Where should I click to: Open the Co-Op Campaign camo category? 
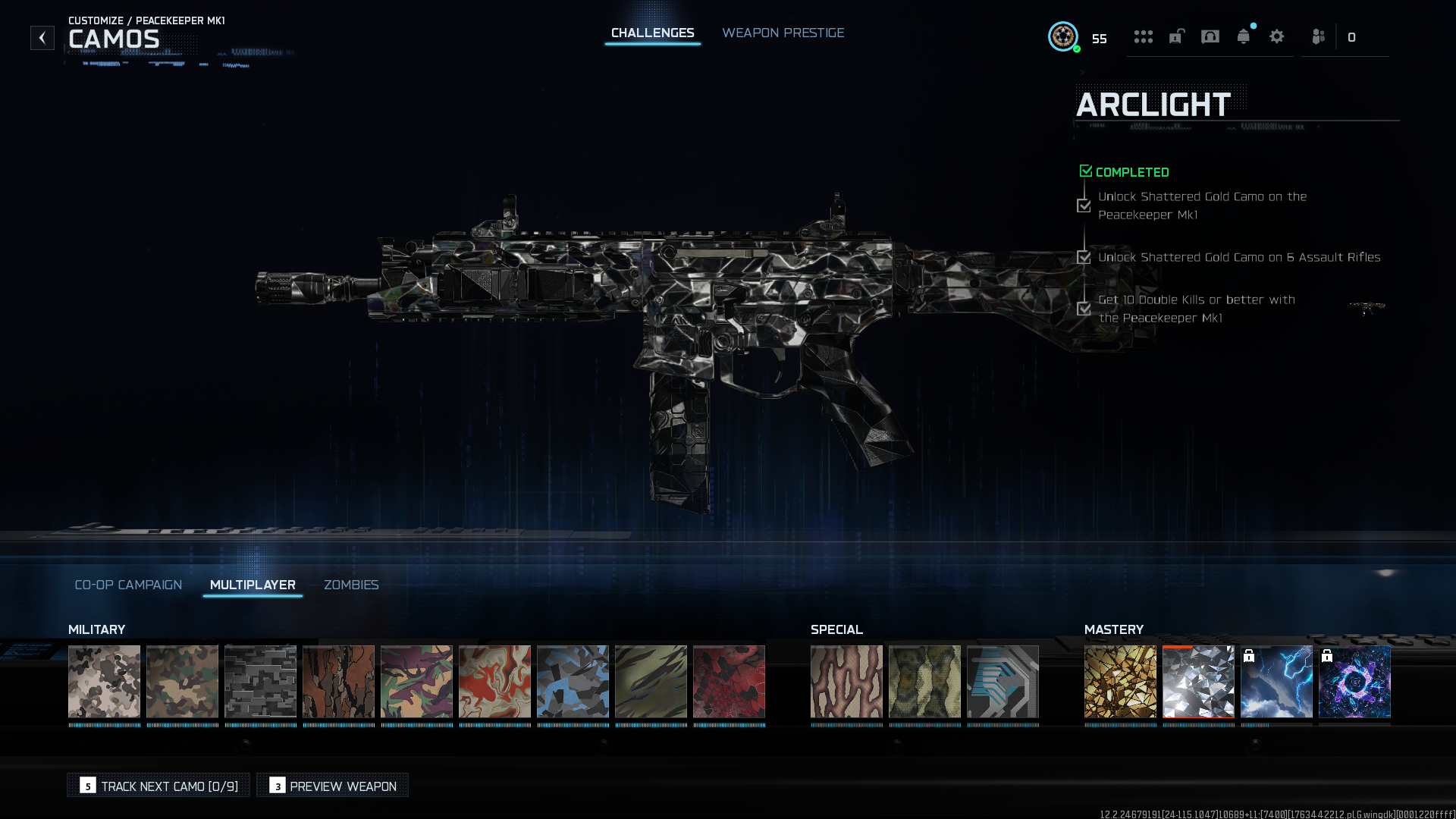[128, 585]
